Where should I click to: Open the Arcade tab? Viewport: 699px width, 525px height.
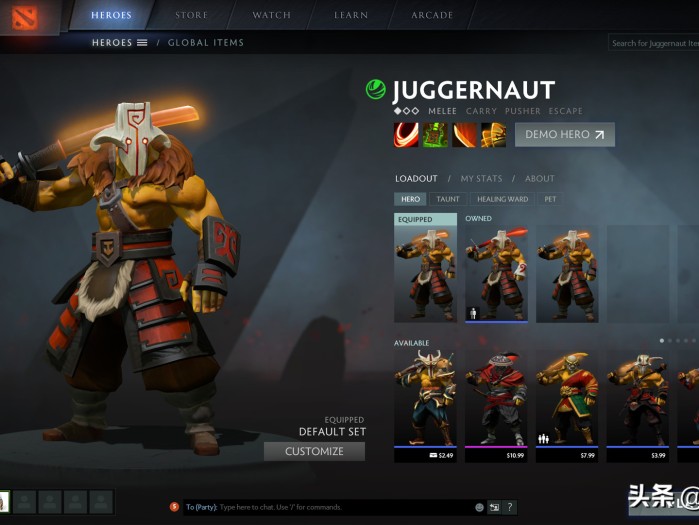[x=432, y=15]
